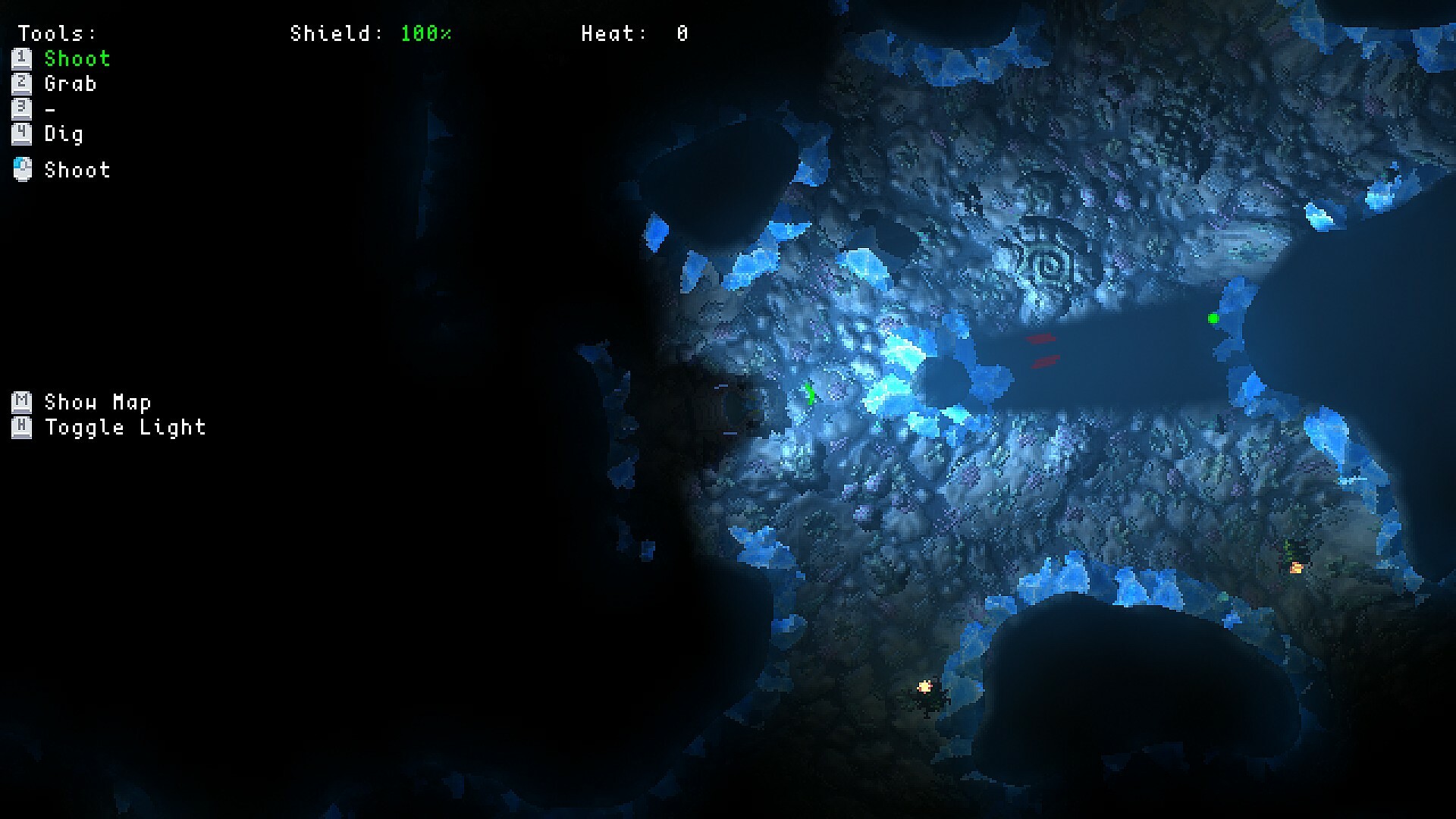
Task: Click the H key icon for Toggle Light
Action: [20, 427]
